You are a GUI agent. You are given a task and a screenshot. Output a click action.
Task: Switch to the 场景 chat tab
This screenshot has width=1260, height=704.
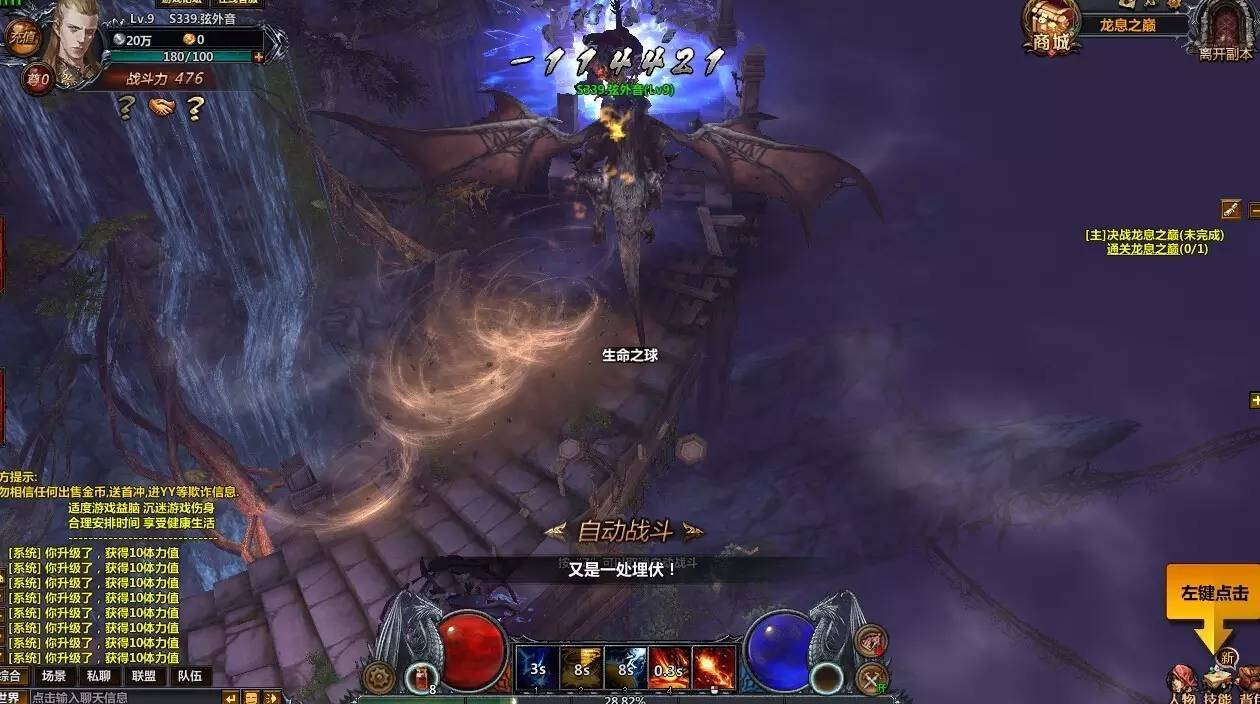[54, 676]
